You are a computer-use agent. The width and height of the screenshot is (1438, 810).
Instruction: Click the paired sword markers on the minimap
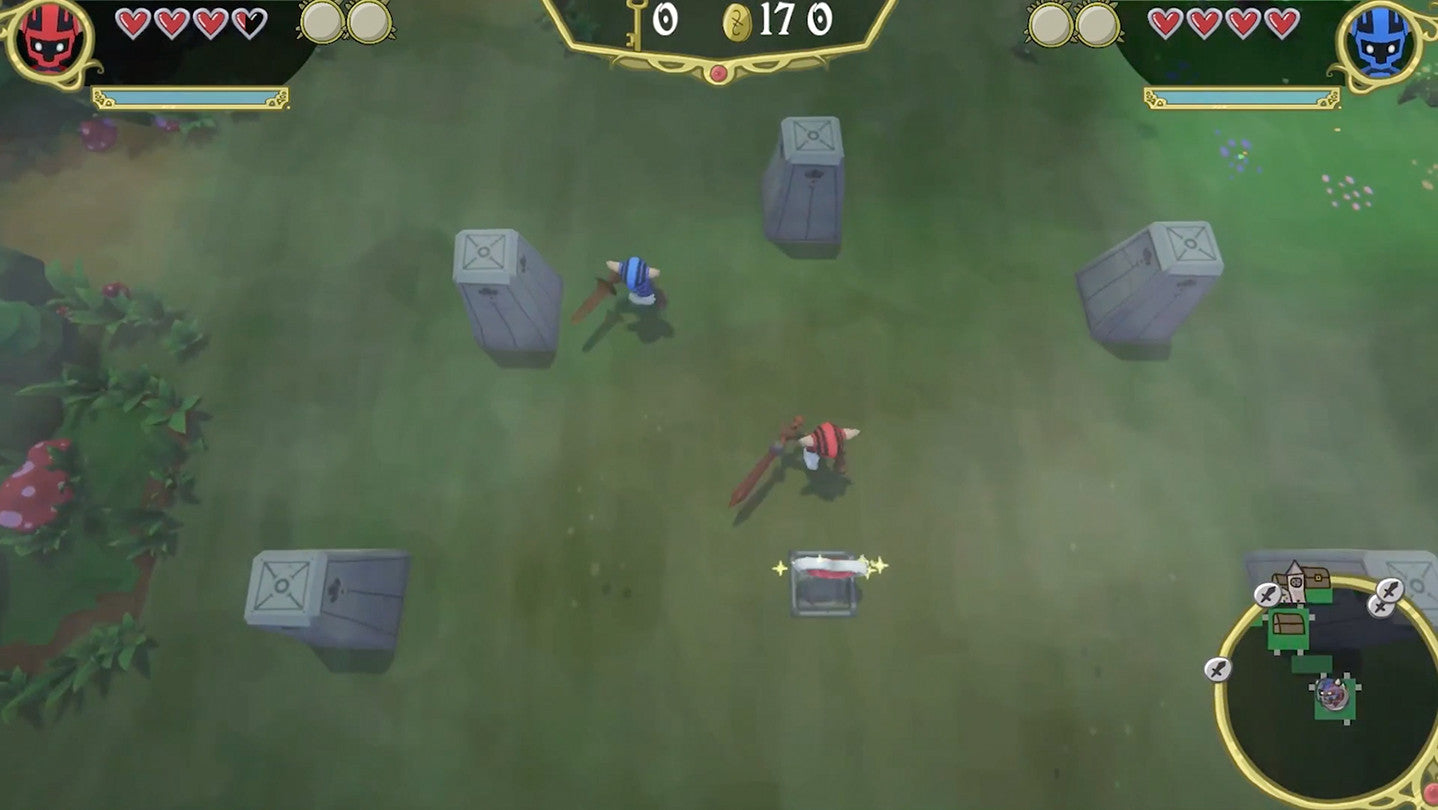pos(1385,596)
